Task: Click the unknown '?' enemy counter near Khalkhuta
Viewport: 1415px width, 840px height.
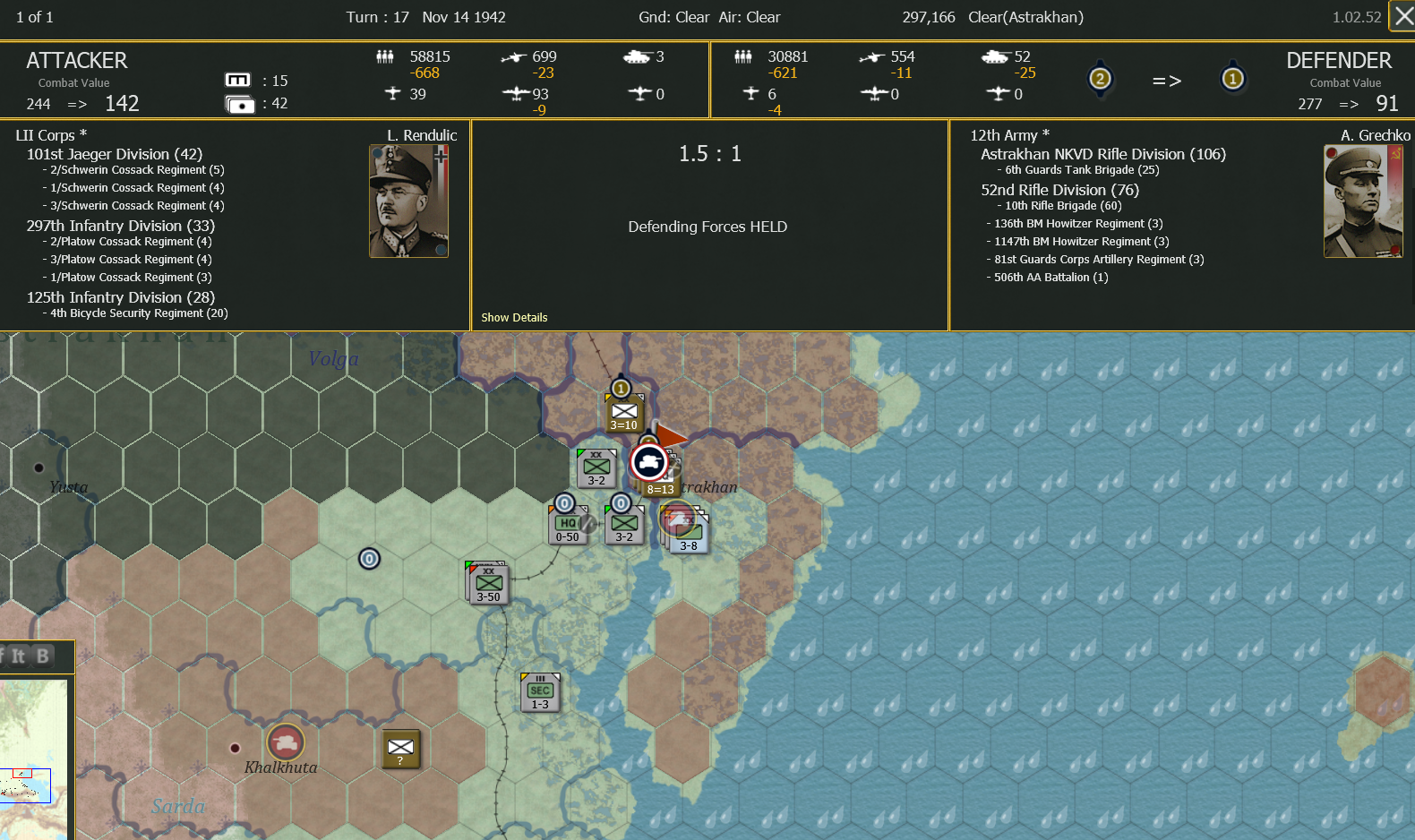Action: coord(400,750)
